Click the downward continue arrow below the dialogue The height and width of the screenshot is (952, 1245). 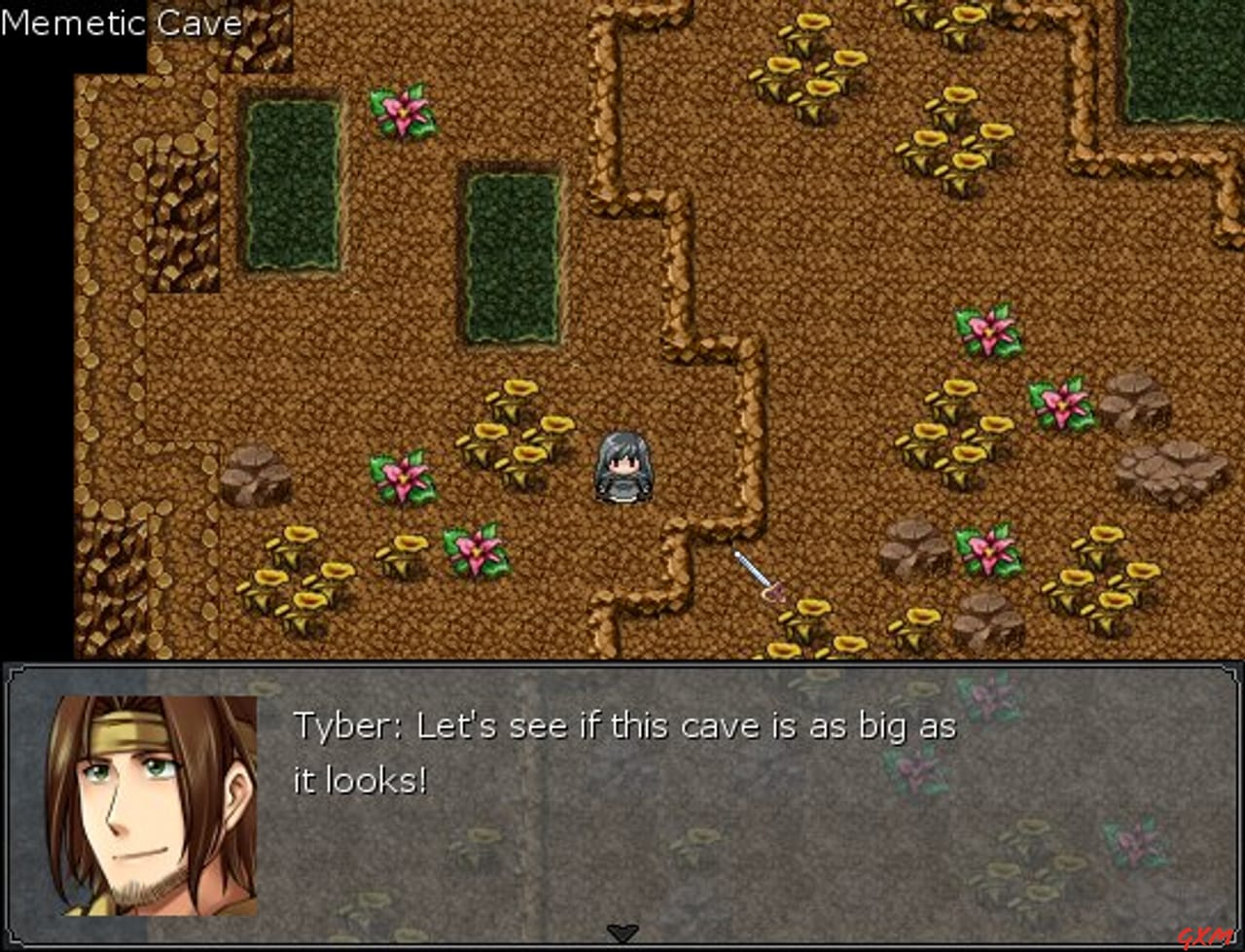click(622, 931)
